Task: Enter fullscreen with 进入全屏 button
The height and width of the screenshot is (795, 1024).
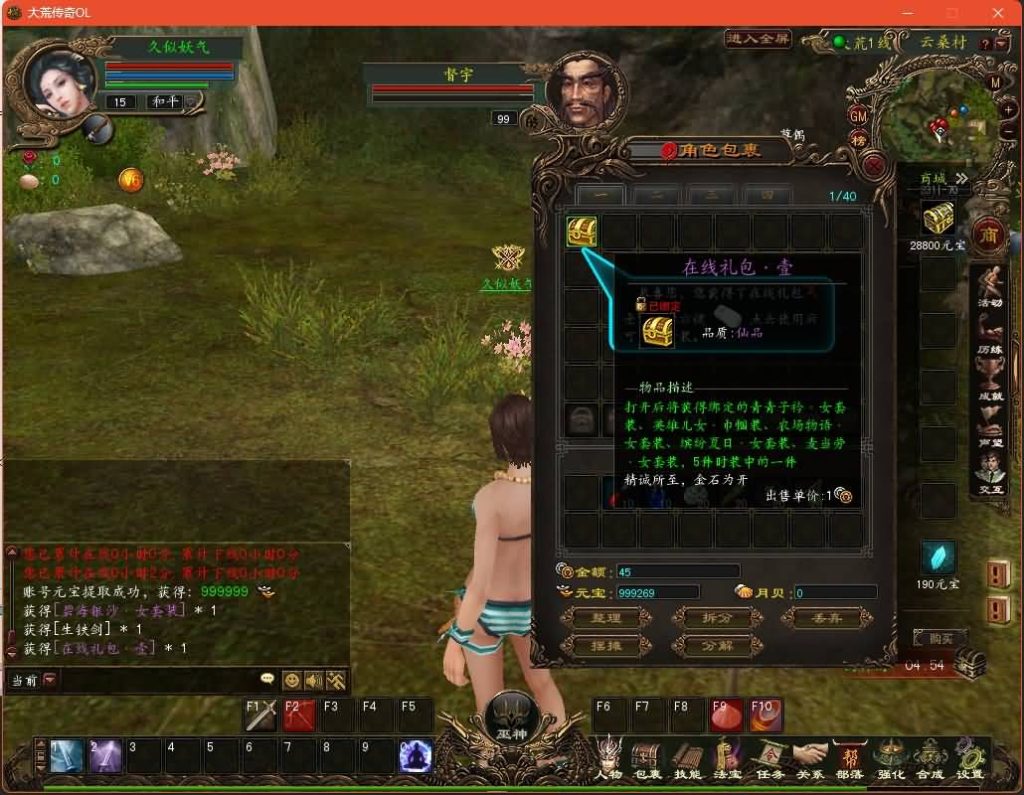Action: coord(758,40)
